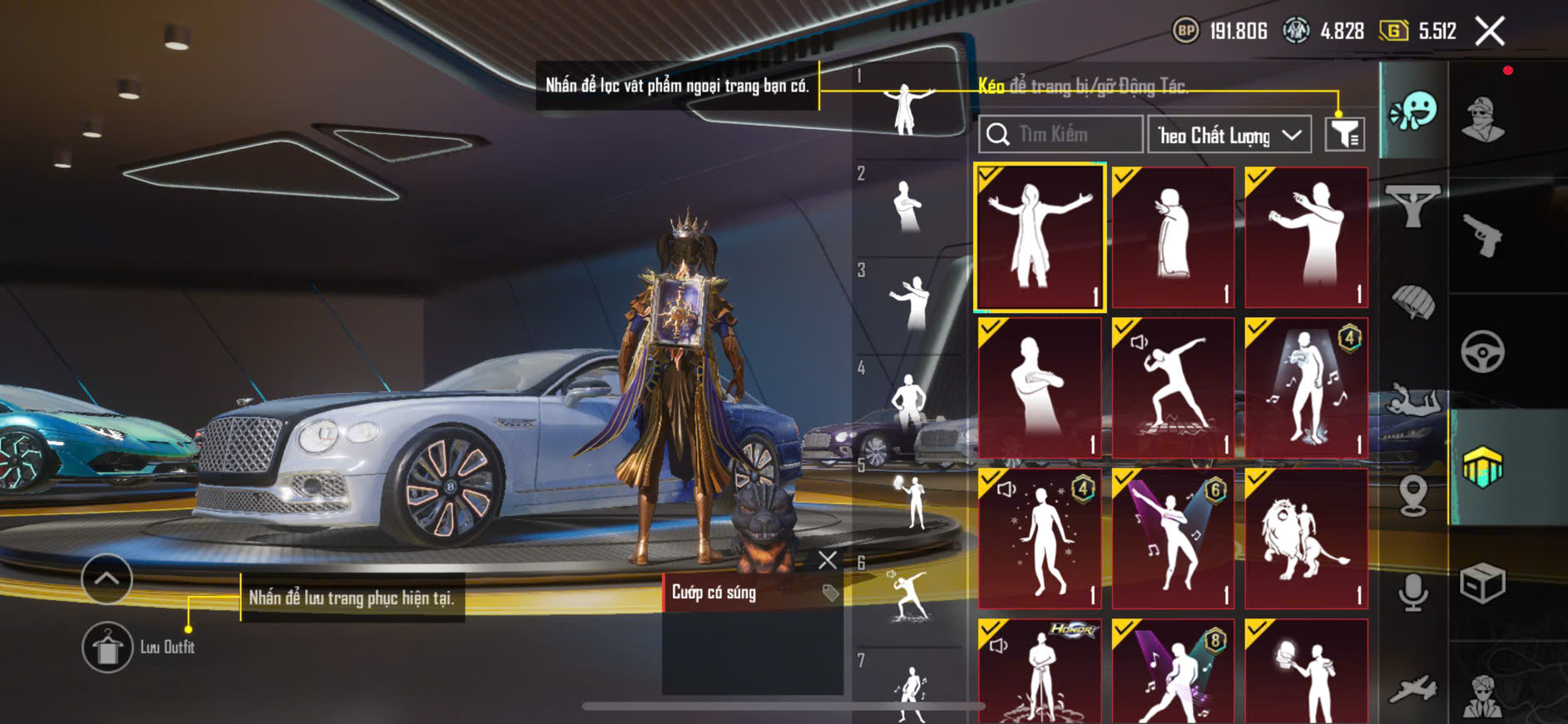Click the Tìm Kiếm search field
Screen dimensions: 1568x724
tap(1061, 135)
